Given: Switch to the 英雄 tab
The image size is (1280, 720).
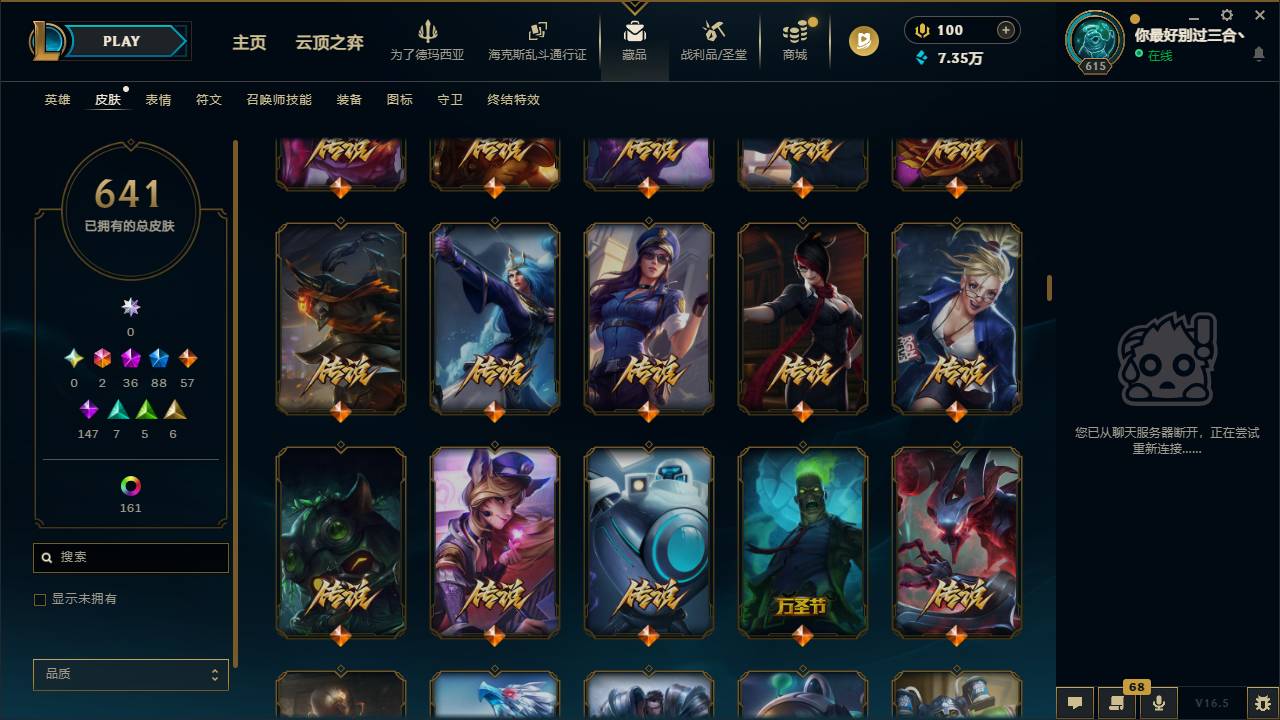Looking at the screenshot, I should coord(56,100).
